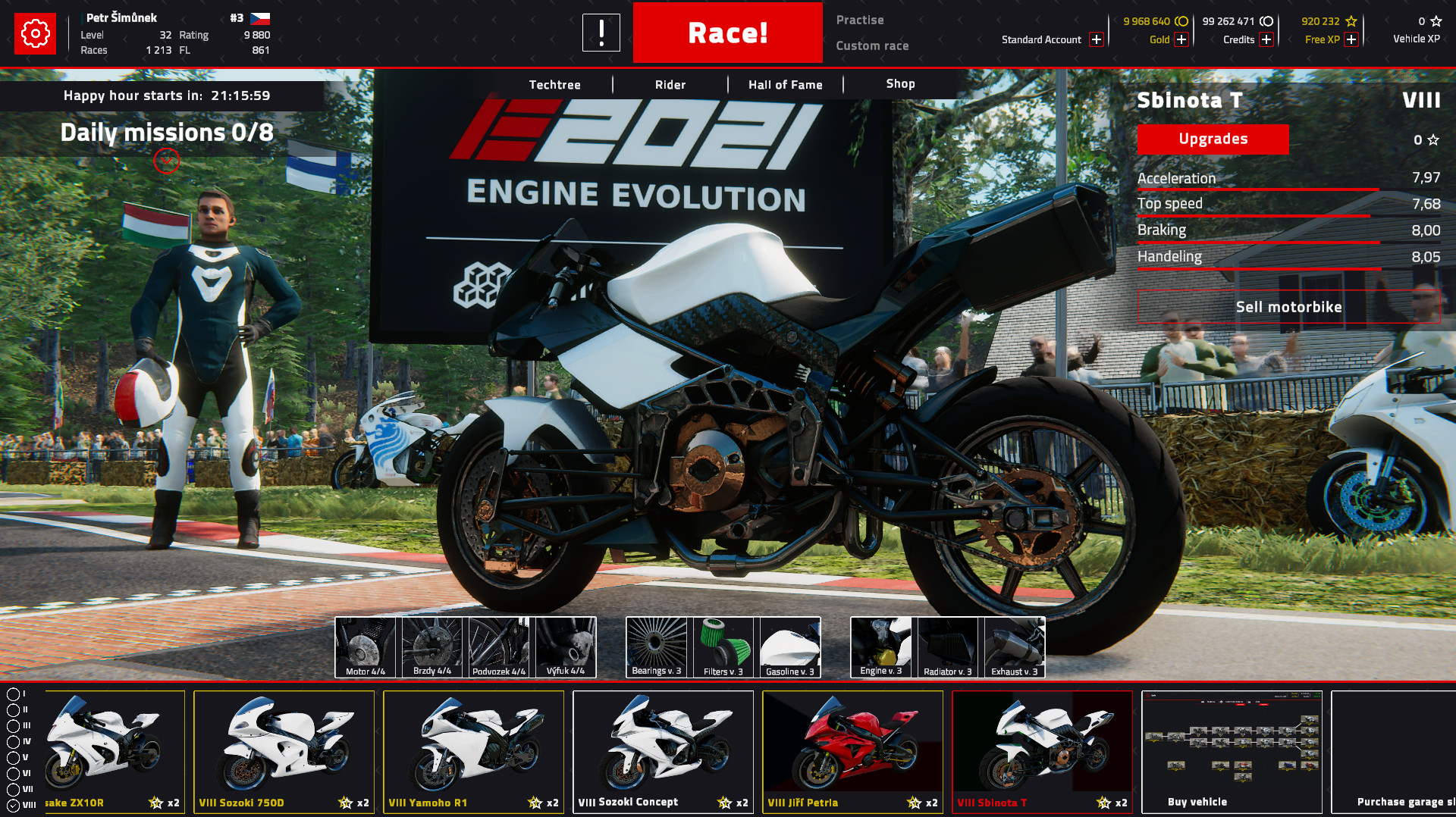Click Sell motorbike on the right panel
The image size is (1456, 817).
tap(1289, 307)
